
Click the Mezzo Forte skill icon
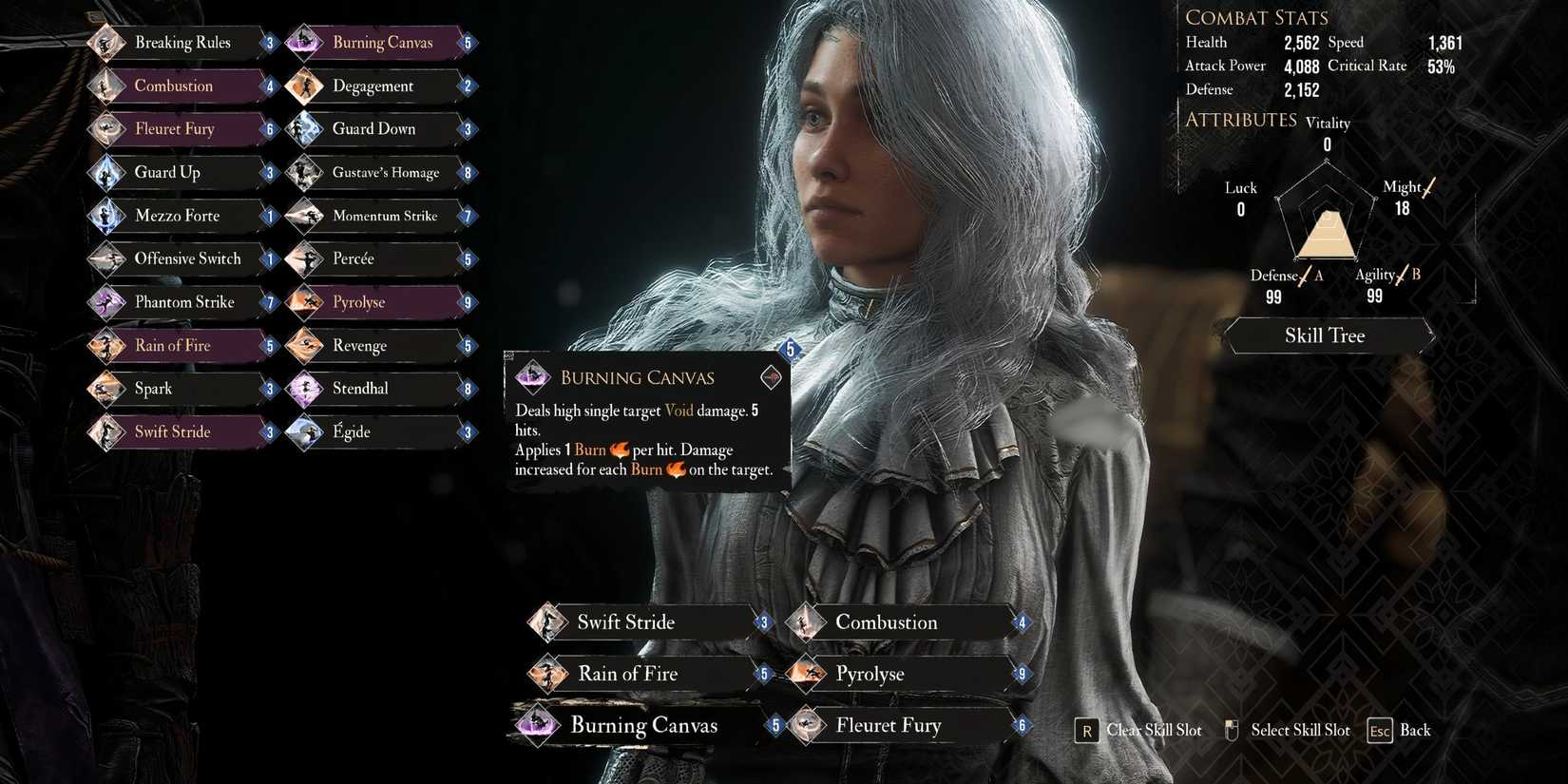(x=107, y=216)
